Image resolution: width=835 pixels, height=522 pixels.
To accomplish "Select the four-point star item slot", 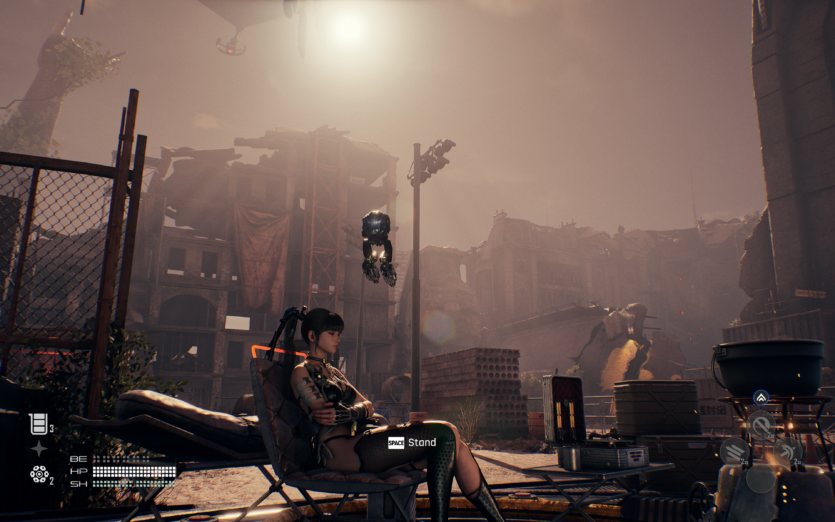I will coord(38,449).
